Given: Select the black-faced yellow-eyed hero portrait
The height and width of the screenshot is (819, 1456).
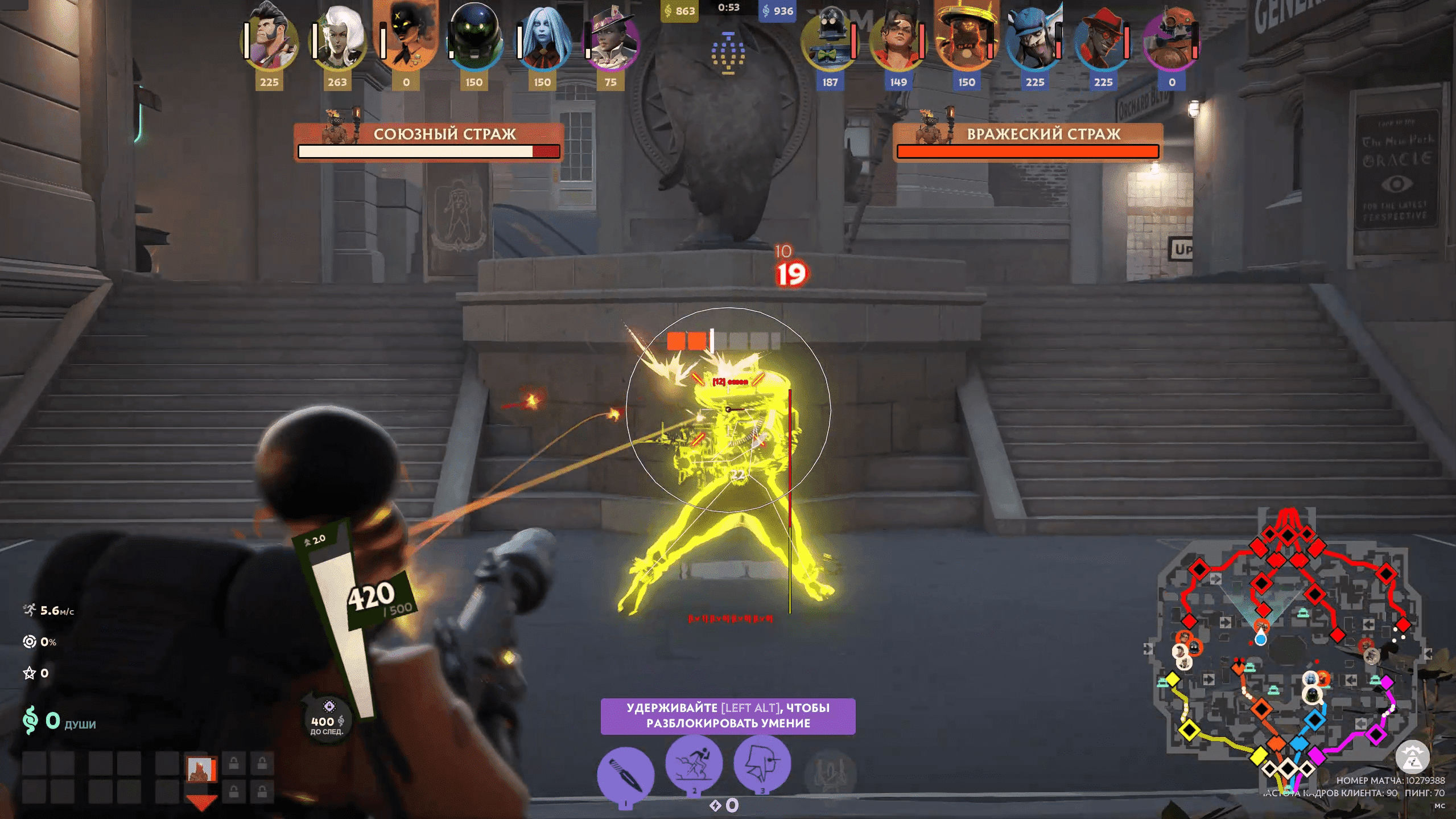Looking at the screenshot, I should [x=406, y=37].
